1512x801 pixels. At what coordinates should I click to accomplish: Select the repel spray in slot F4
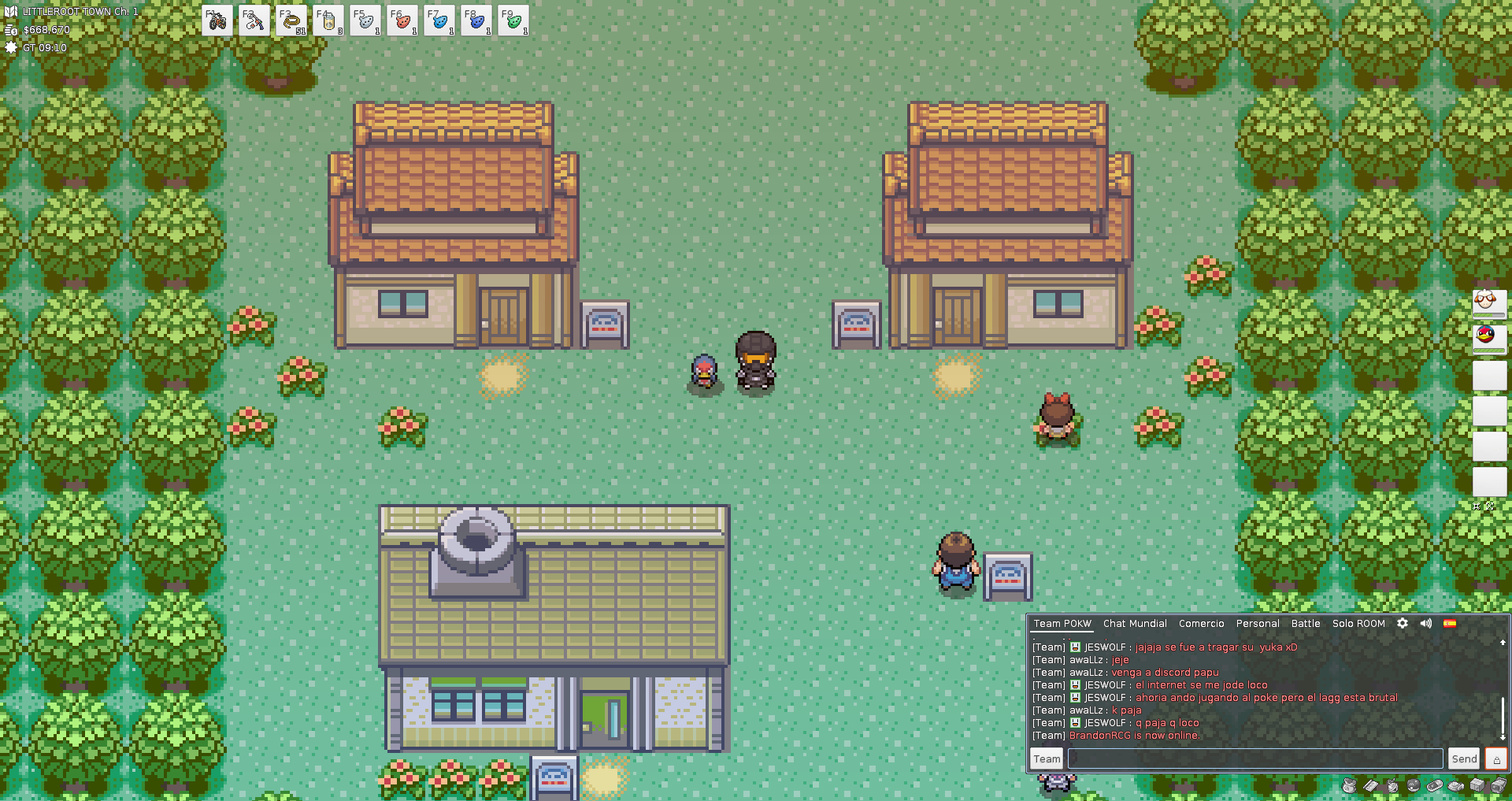coord(328,20)
